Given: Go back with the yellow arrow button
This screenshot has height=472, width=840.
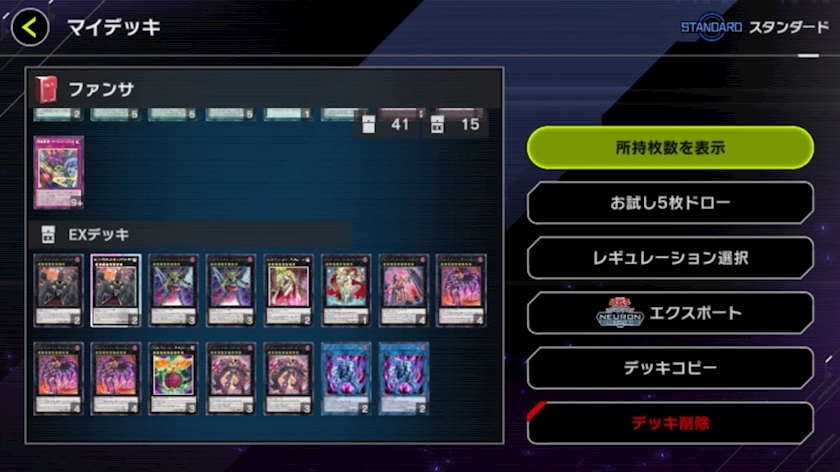Looking at the screenshot, I should (30, 27).
